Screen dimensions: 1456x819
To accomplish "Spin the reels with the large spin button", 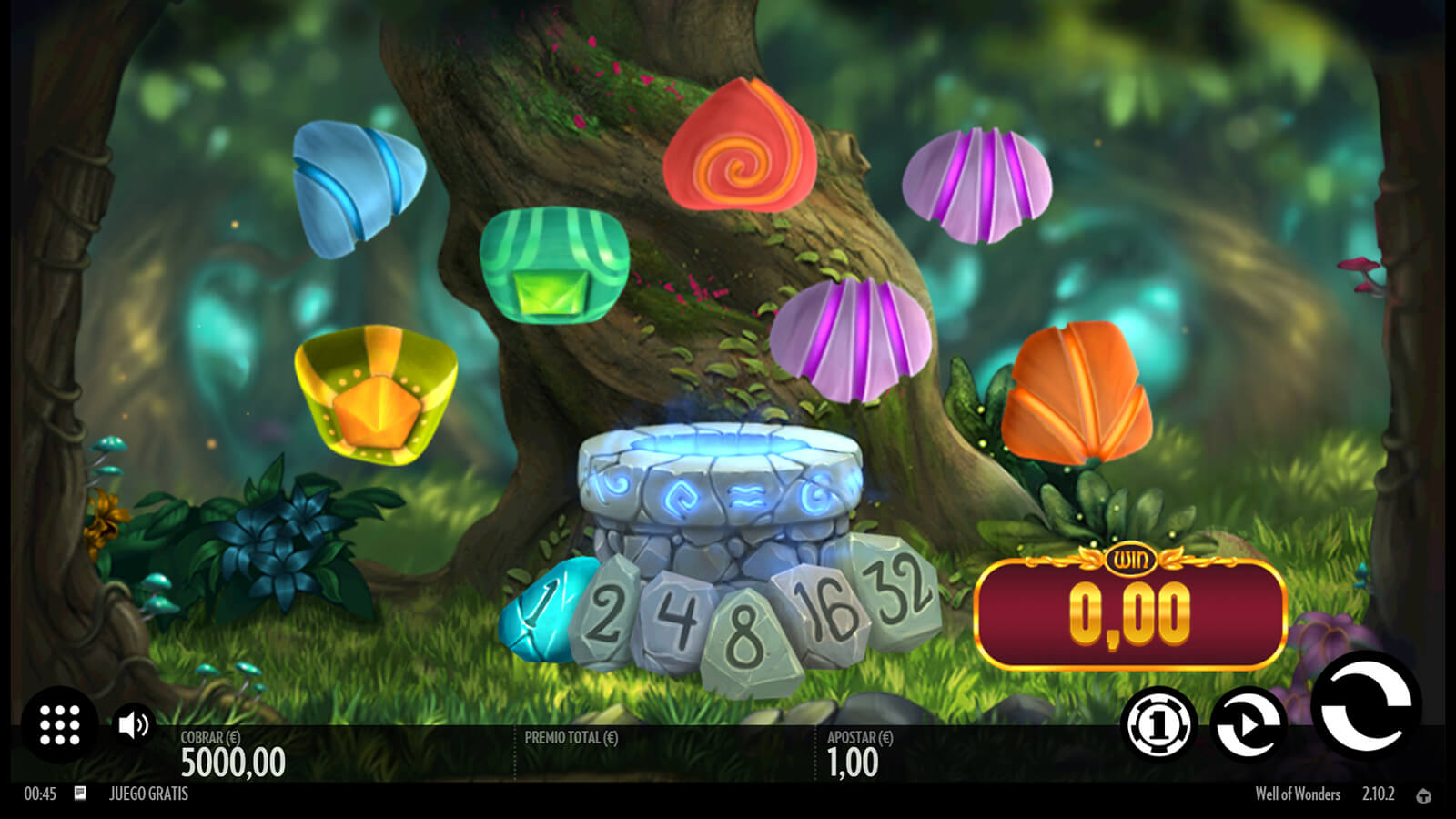I will coord(1365,705).
